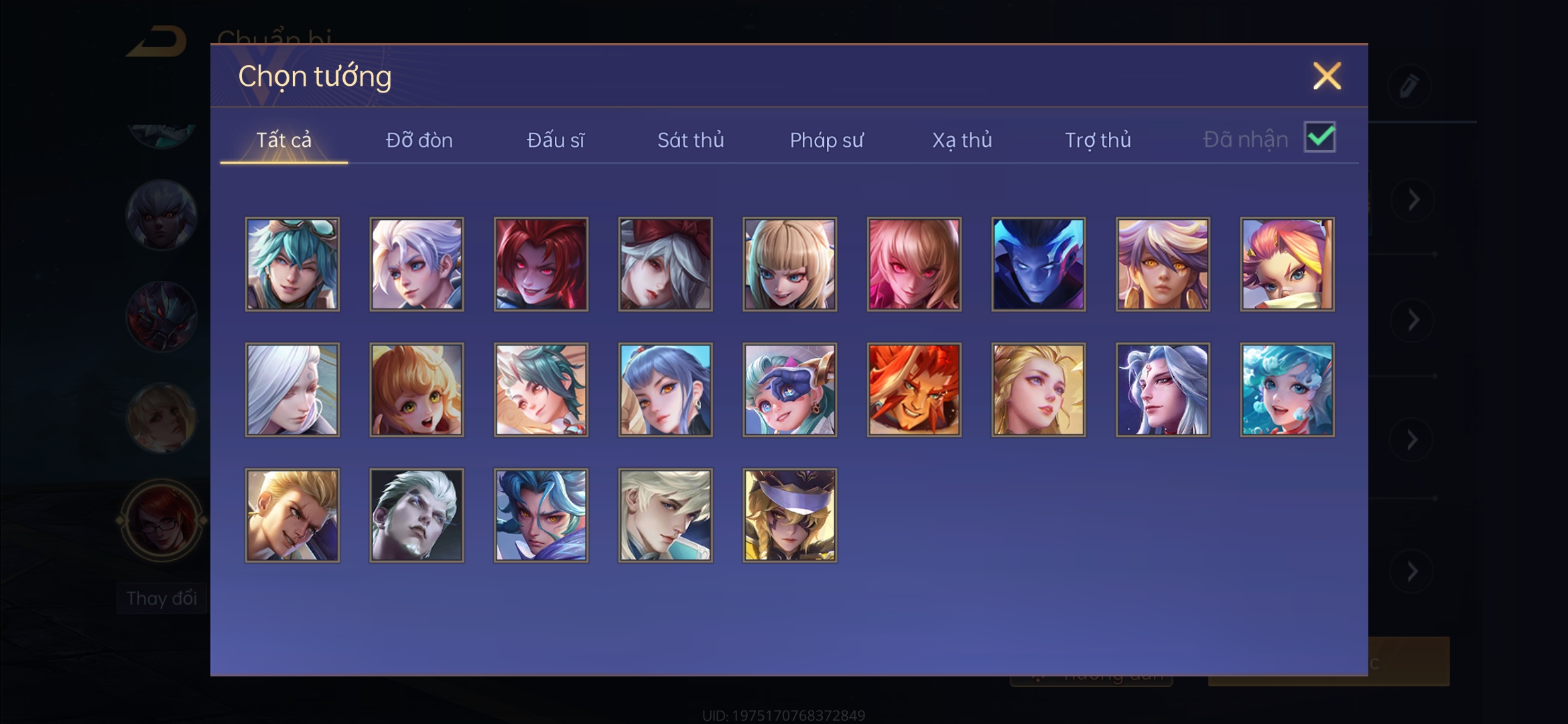Viewport: 1568px width, 724px height.
Task: Show the Sát thủ heroes
Action: 690,140
